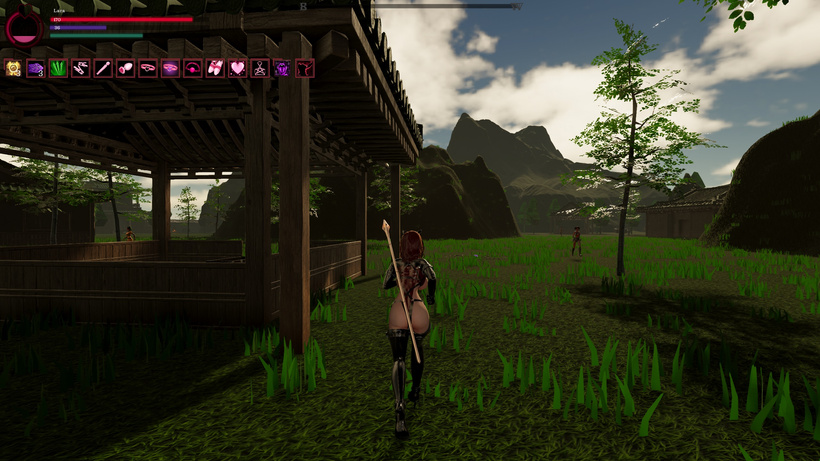Select the purple cloth hotbar slot
This screenshot has height=461, width=820.
coord(36,68)
